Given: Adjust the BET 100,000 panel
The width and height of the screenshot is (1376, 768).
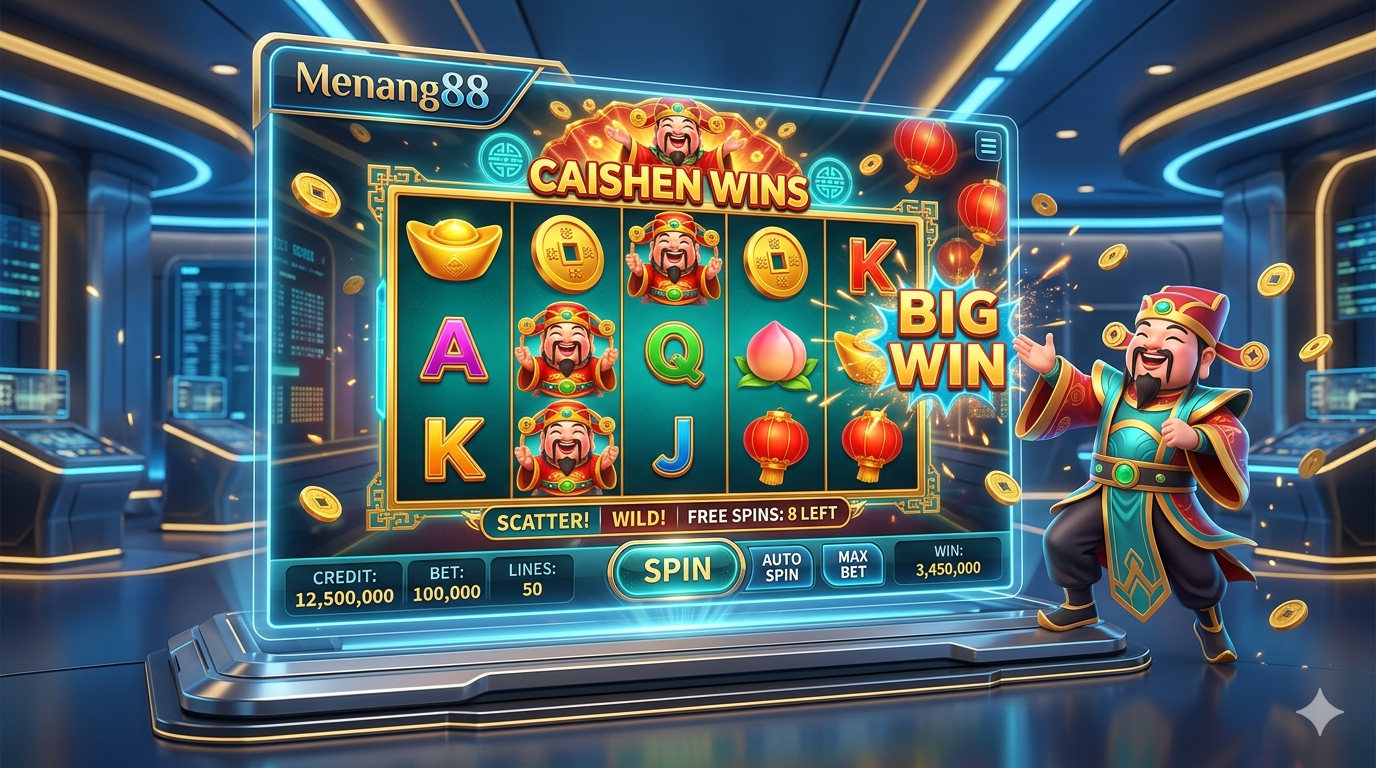Looking at the screenshot, I should 446,584.
